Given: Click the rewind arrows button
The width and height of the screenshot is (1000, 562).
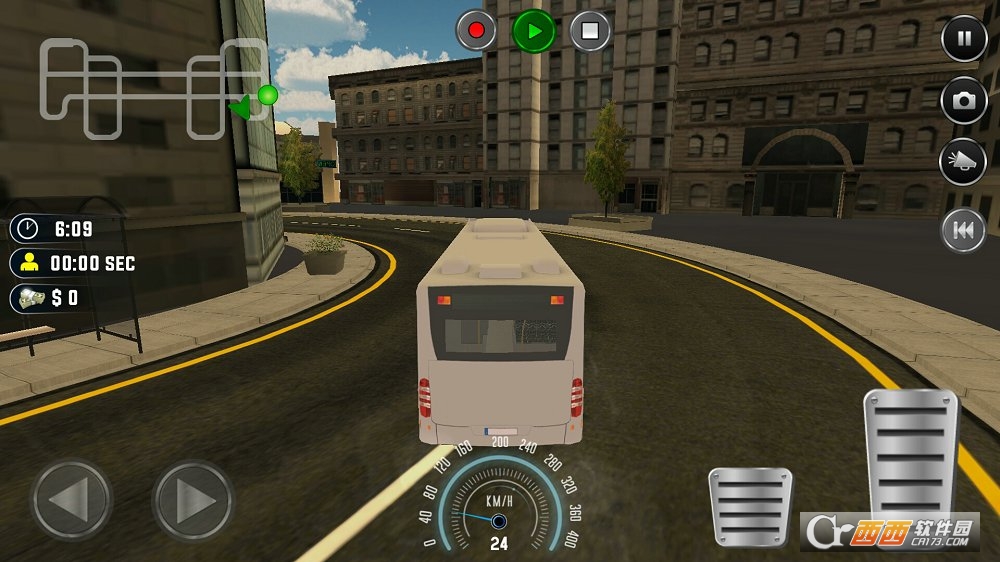Looking at the screenshot, I should [964, 231].
